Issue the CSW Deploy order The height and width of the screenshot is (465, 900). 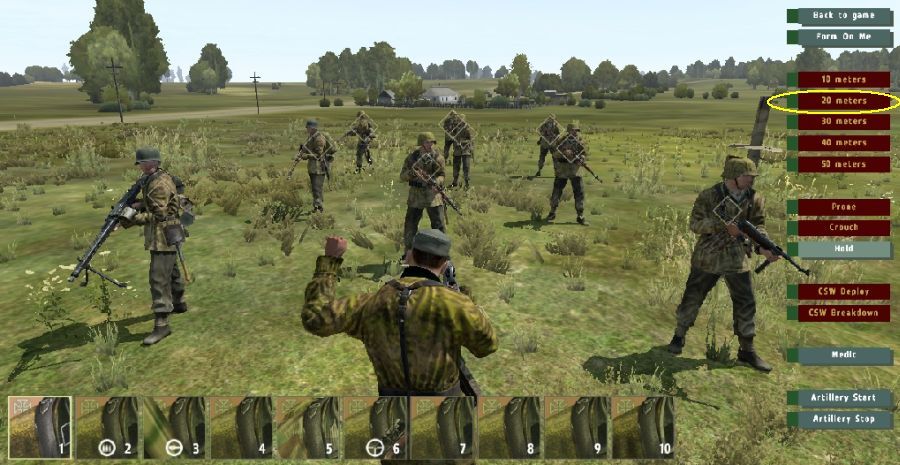tap(843, 292)
